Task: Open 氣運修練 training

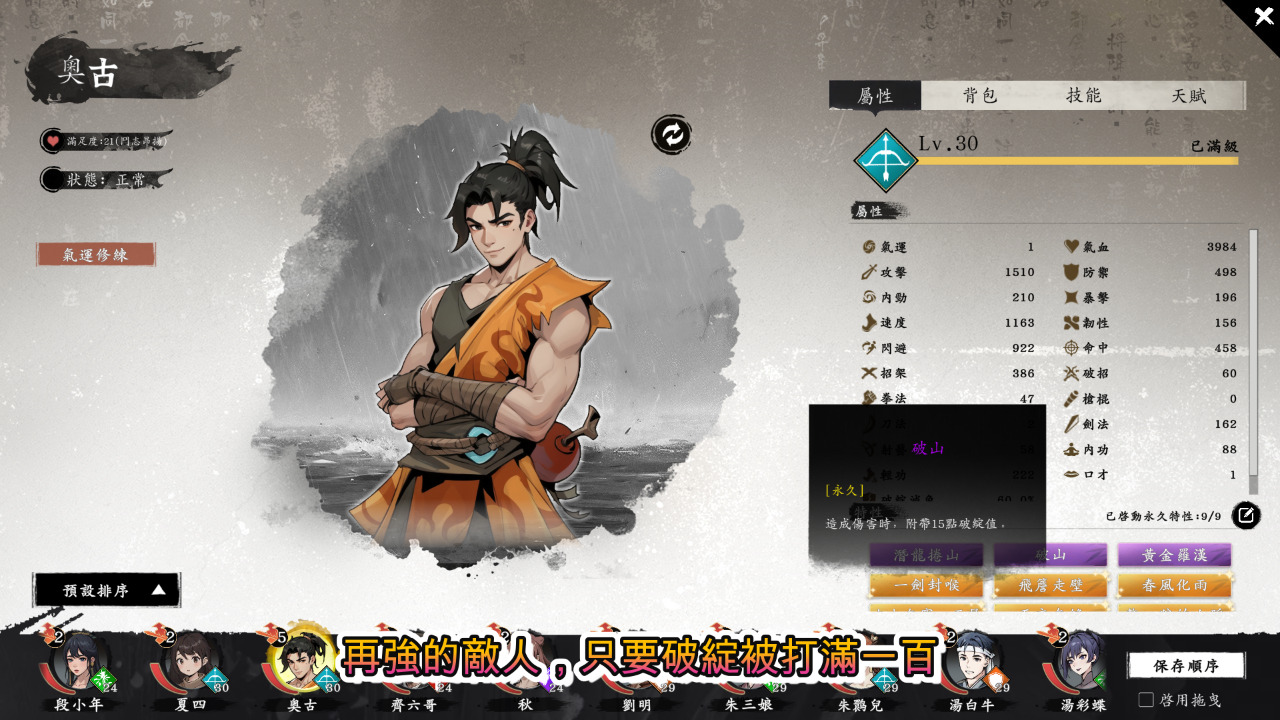Action: point(96,255)
